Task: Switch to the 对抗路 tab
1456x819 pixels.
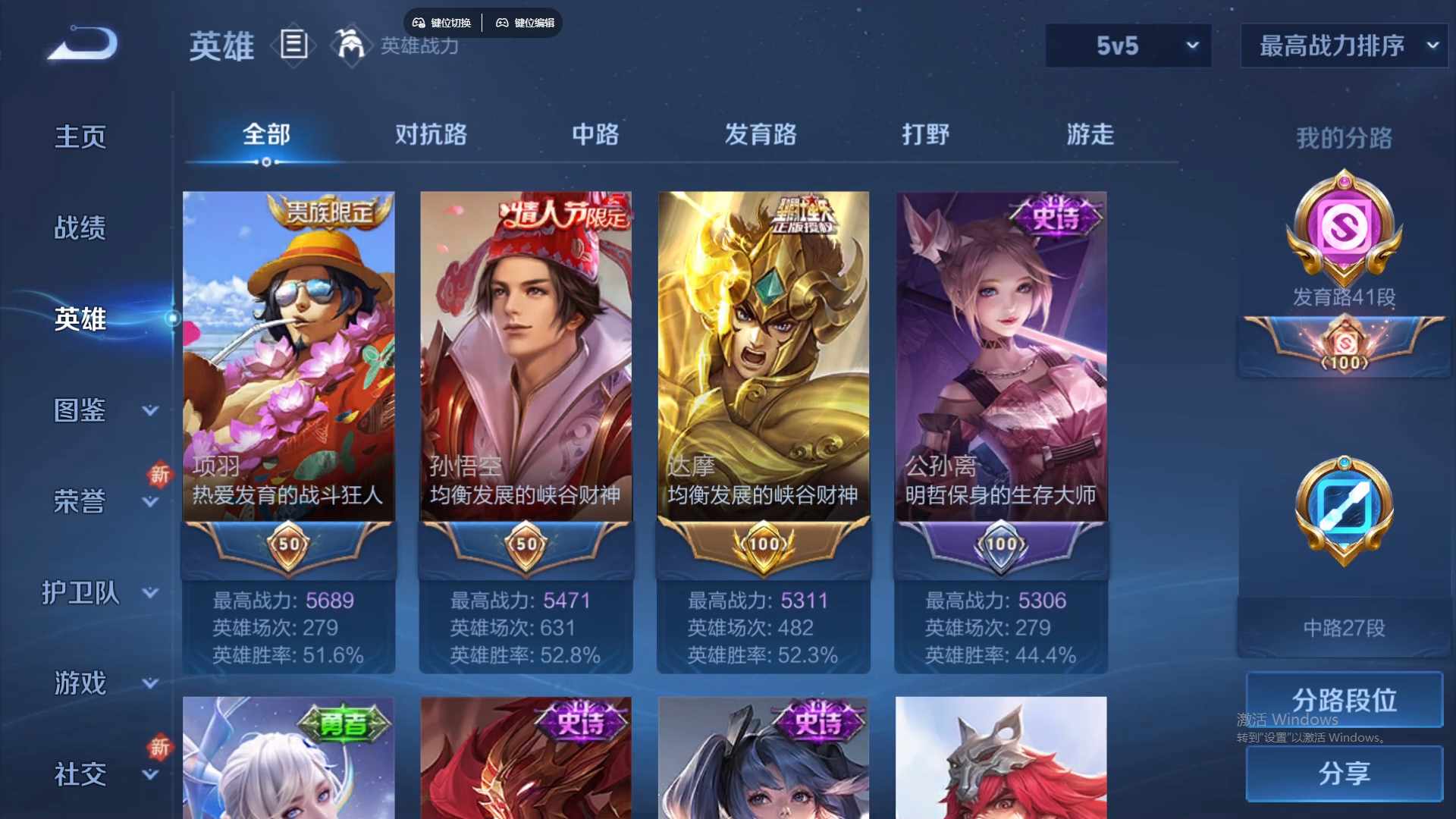Action: [432, 135]
